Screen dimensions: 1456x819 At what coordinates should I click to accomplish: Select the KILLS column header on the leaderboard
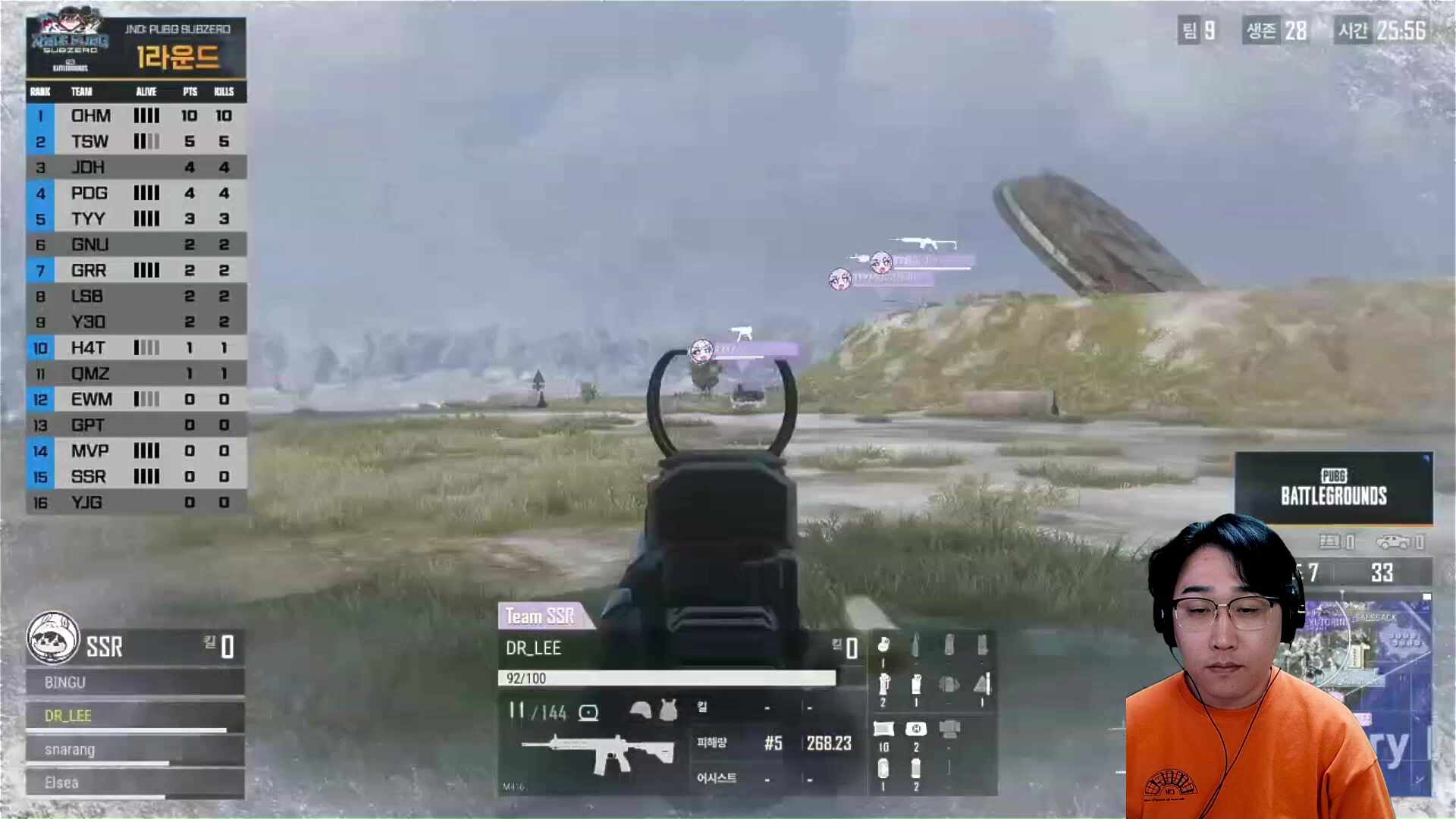[x=224, y=92]
